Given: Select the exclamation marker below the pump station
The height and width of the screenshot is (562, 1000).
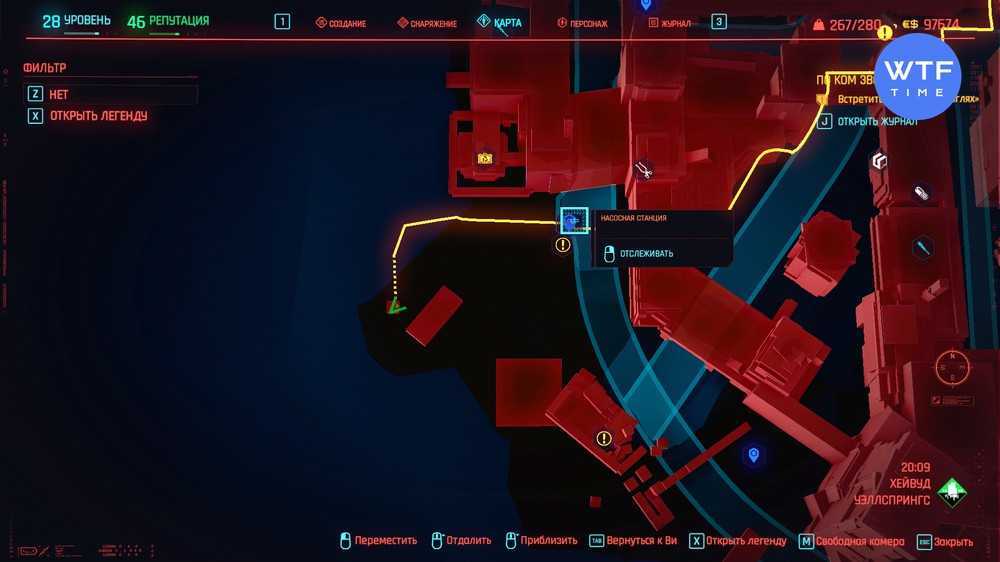Looking at the screenshot, I should [x=563, y=245].
